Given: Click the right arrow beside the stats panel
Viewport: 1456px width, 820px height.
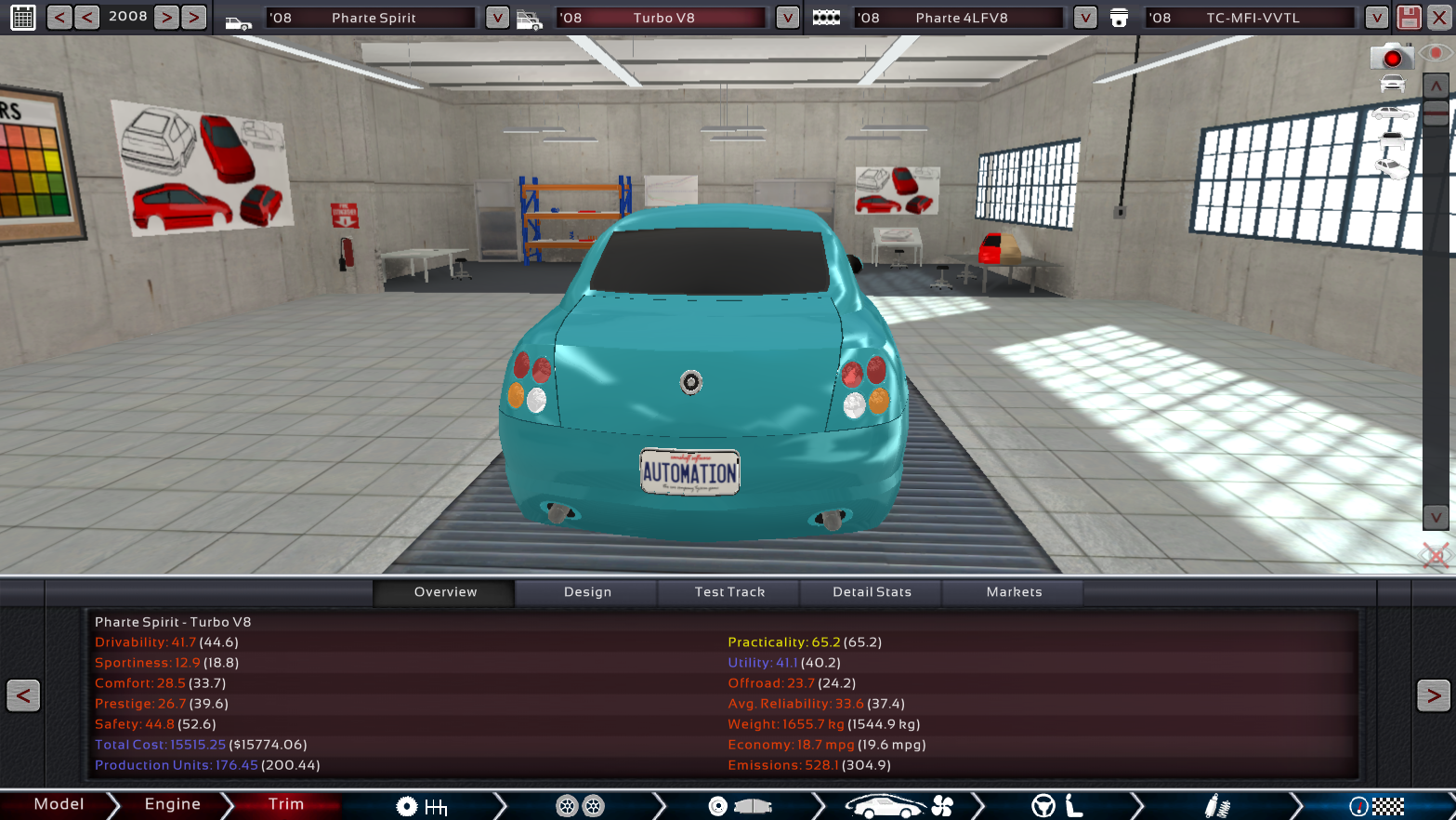Looking at the screenshot, I should click(x=1432, y=695).
